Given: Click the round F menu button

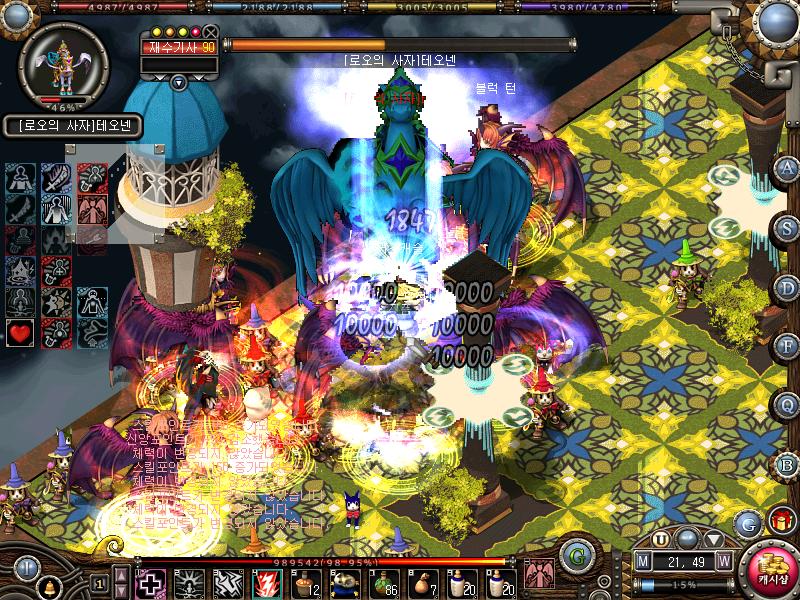Looking at the screenshot, I should [x=788, y=347].
